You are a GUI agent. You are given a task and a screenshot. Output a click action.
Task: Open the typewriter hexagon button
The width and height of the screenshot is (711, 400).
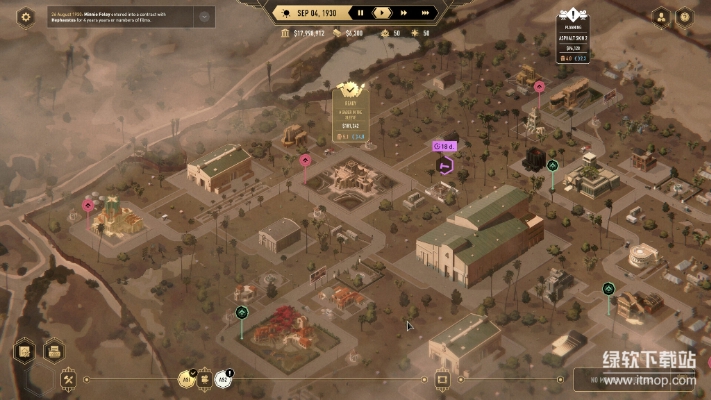(x=53, y=352)
